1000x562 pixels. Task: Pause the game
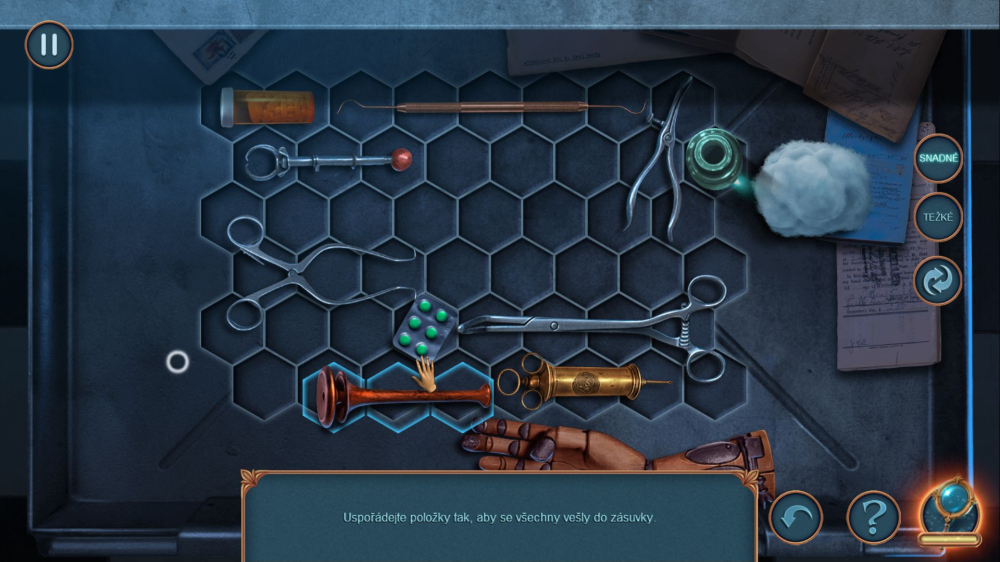(x=49, y=45)
